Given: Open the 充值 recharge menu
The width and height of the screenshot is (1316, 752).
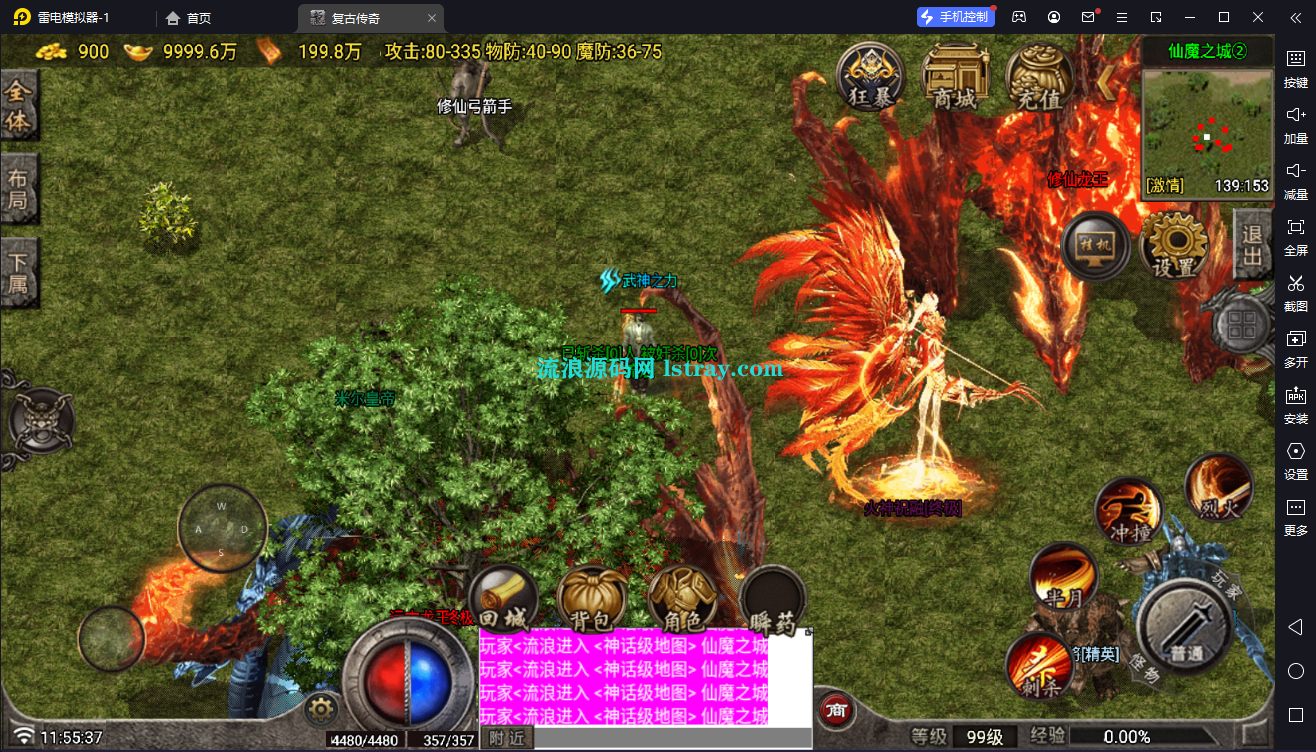Looking at the screenshot, I should (1039, 76).
